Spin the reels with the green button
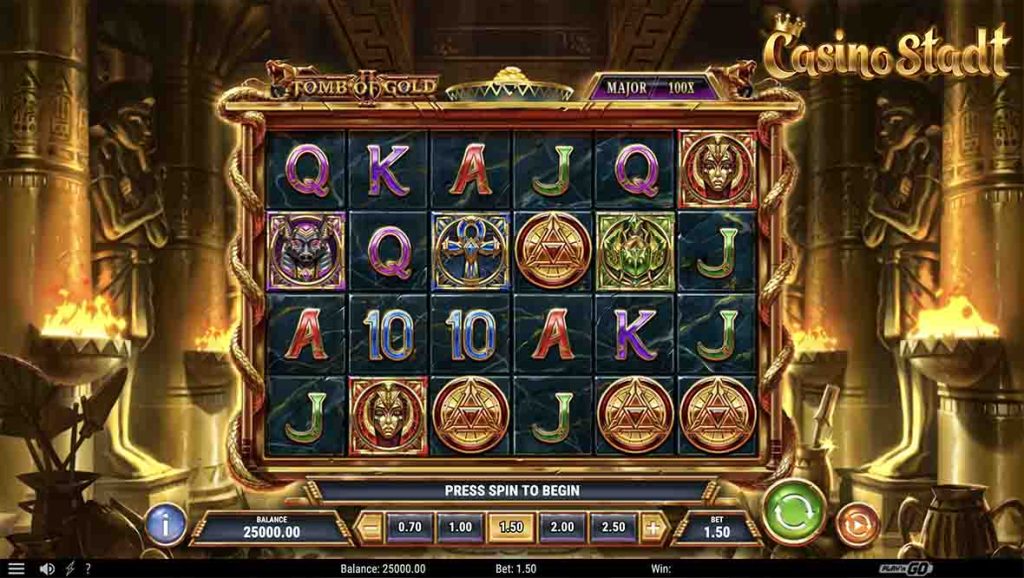This screenshot has width=1024, height=578. [793, 512]
